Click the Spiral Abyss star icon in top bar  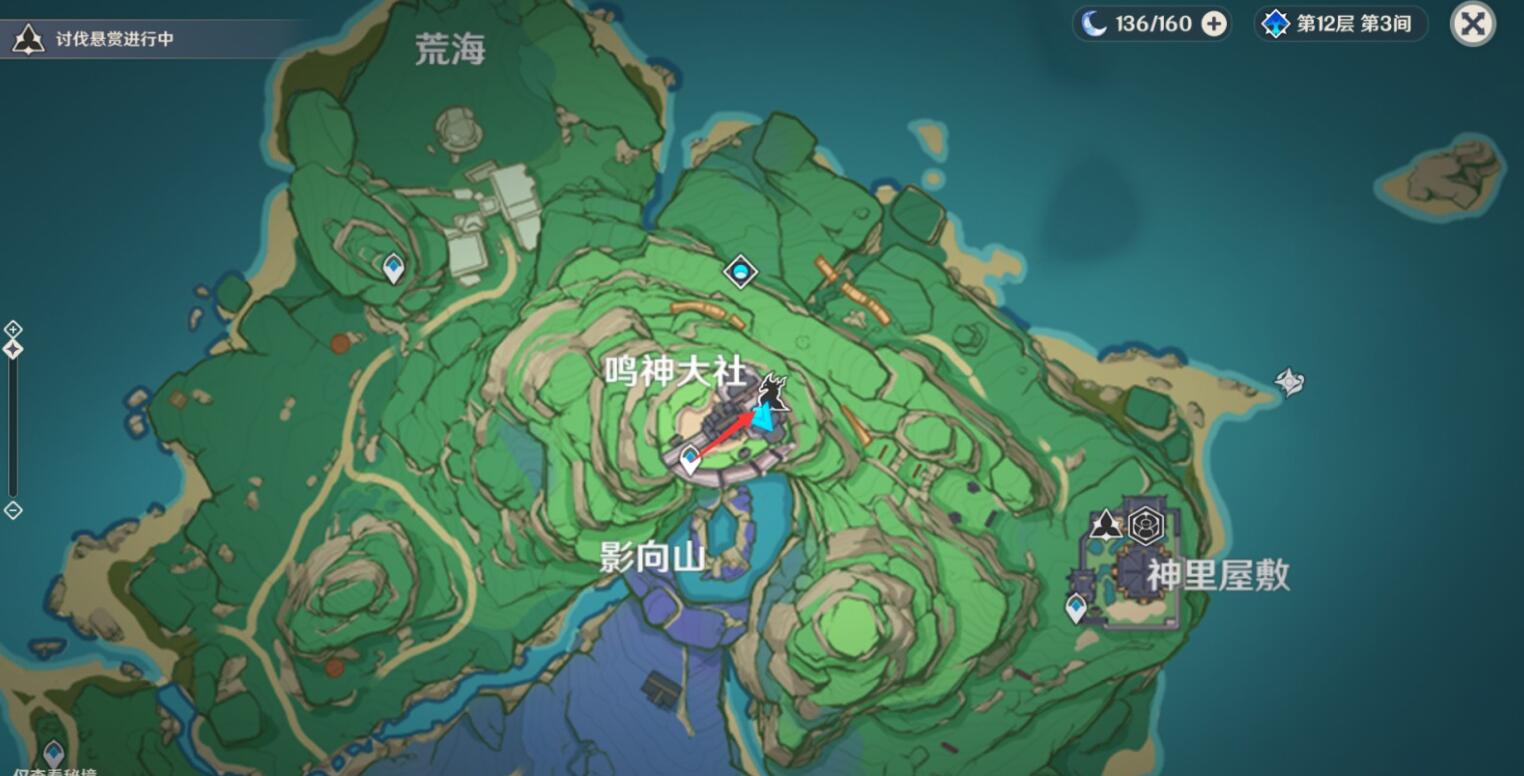click(1274, 23)
